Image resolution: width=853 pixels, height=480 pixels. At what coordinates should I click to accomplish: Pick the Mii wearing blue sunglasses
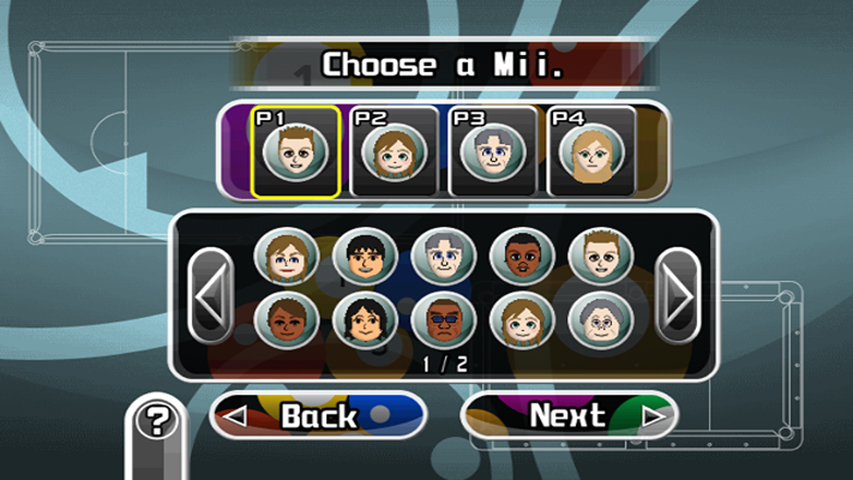pos(444,320)
